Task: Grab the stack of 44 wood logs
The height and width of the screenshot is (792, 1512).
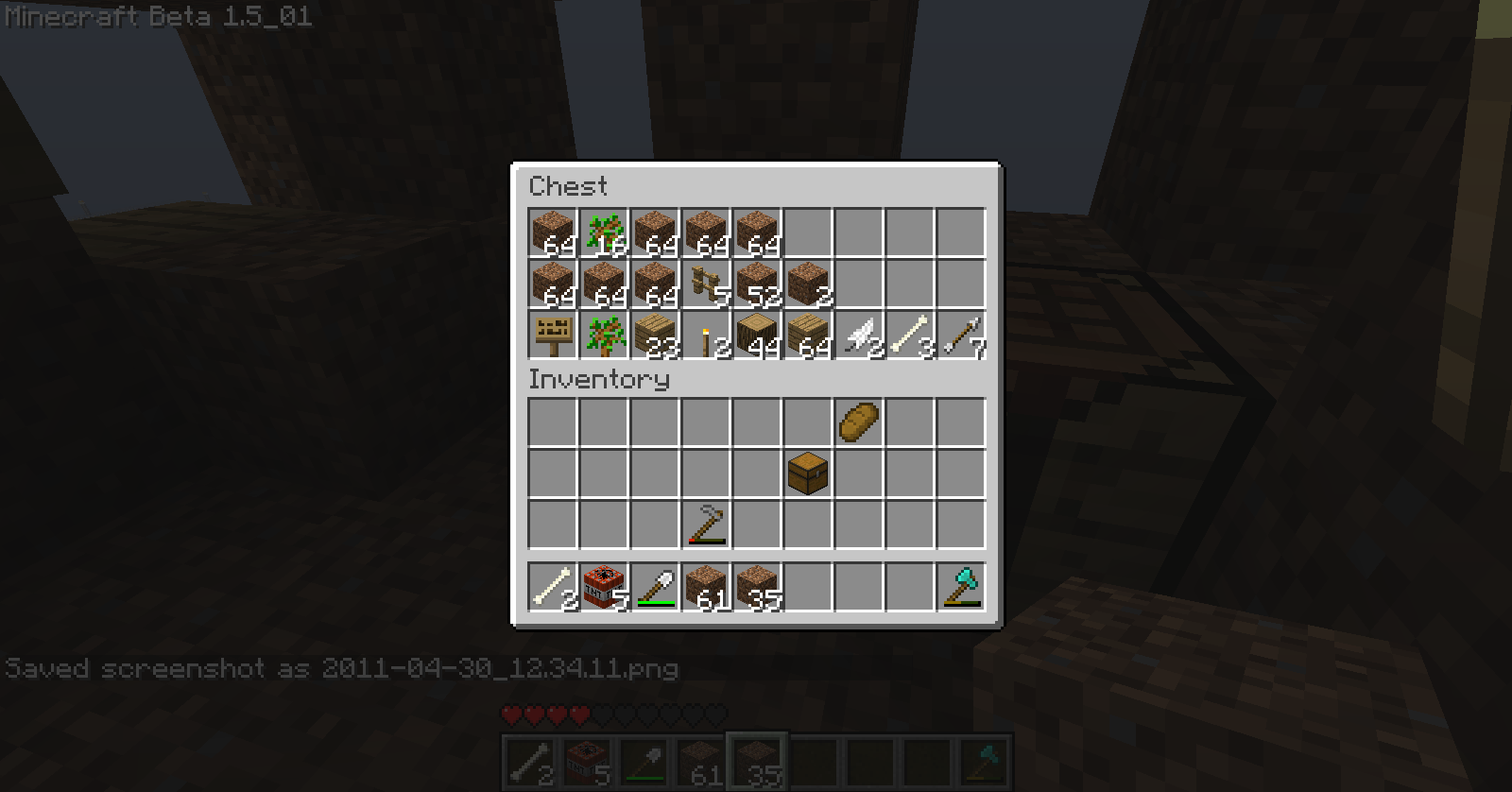Action: tap(757, 336)
